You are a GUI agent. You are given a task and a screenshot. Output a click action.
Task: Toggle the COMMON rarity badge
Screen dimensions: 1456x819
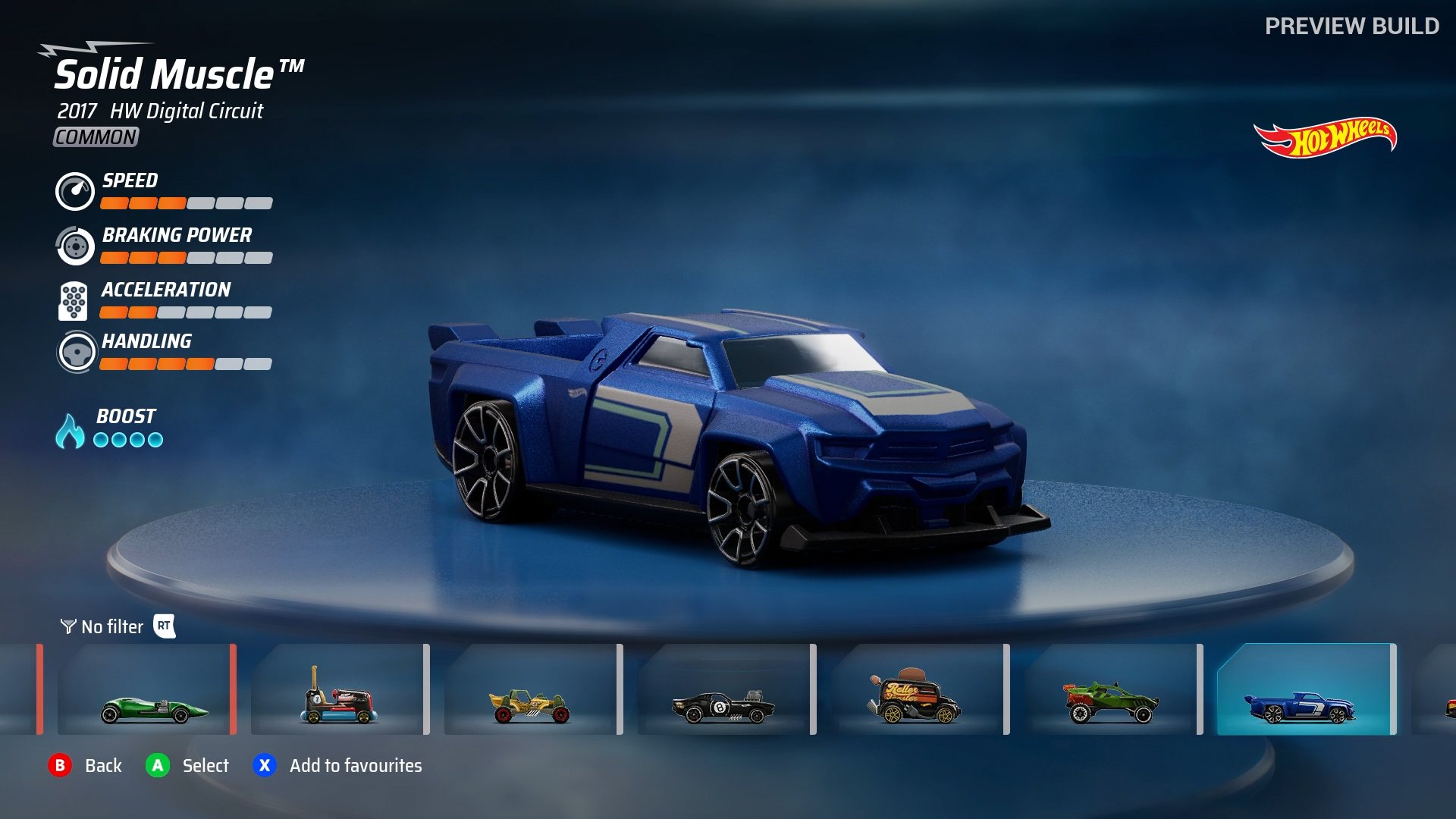point(94,137)
